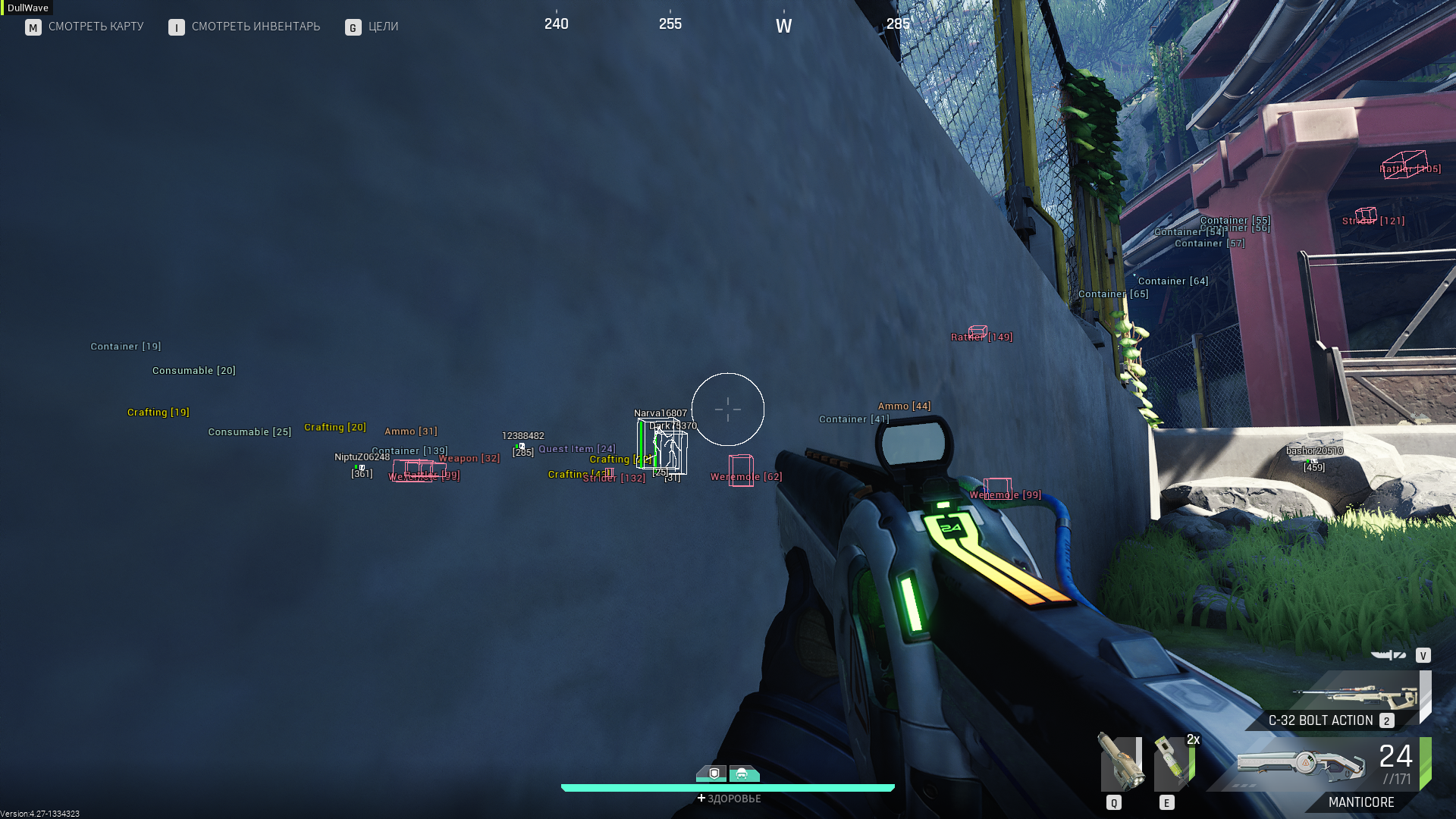
Task: Open objectives via ЦЕЛИ entry
Action: pyautogui.click(x=384, y=27)
